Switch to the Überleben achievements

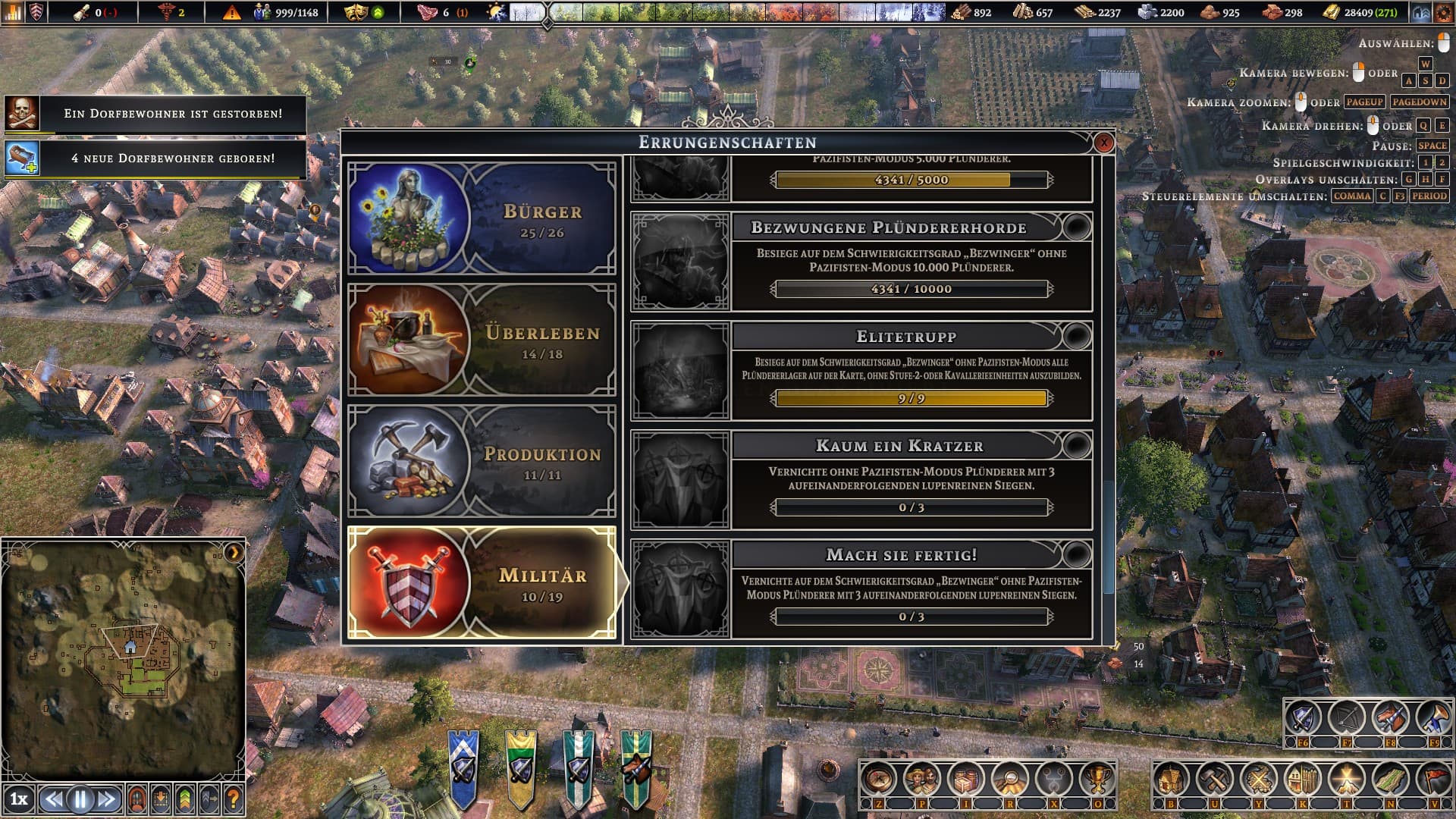point(482,340)
